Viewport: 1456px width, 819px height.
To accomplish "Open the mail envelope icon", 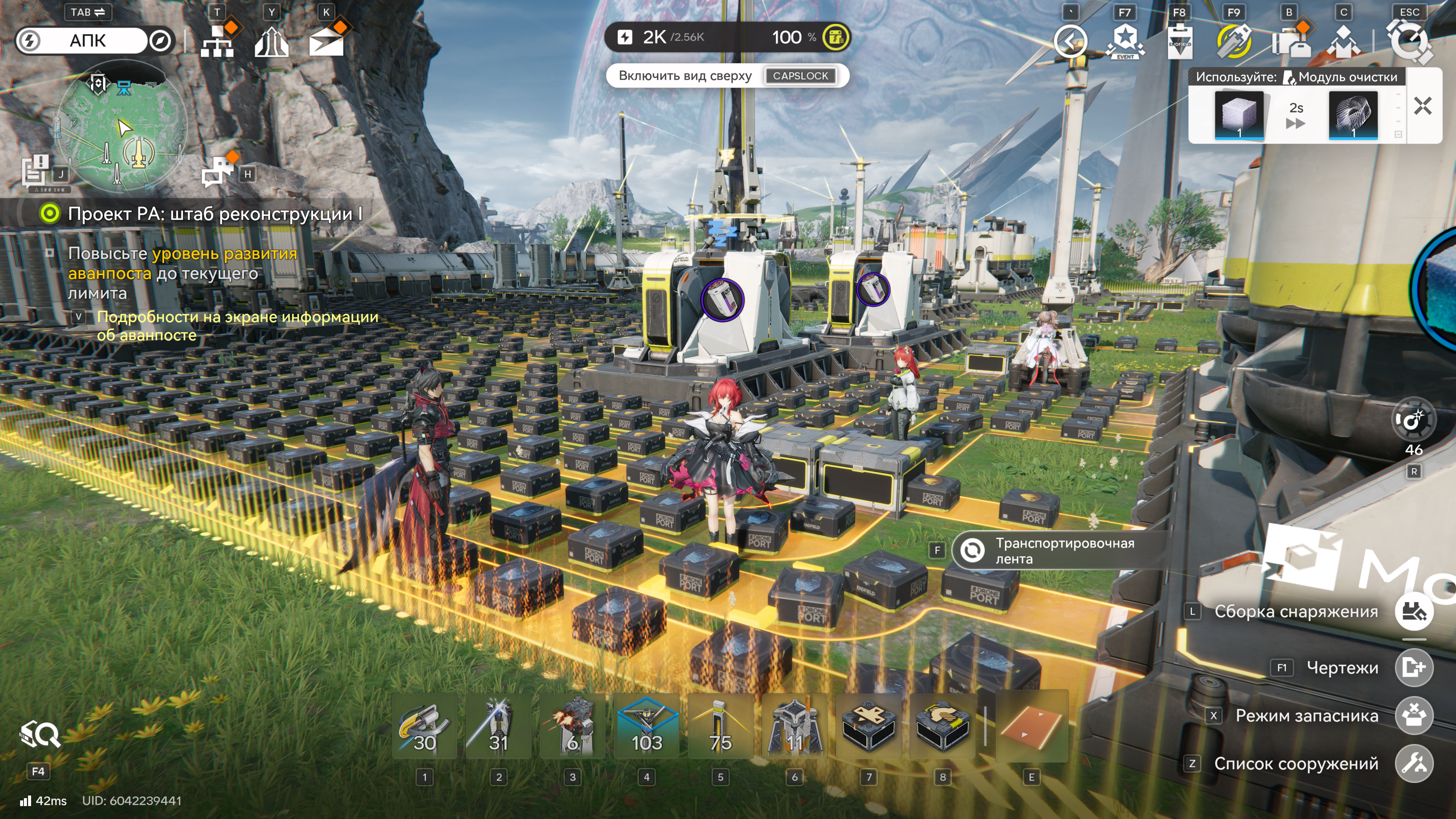I will 326,41.
